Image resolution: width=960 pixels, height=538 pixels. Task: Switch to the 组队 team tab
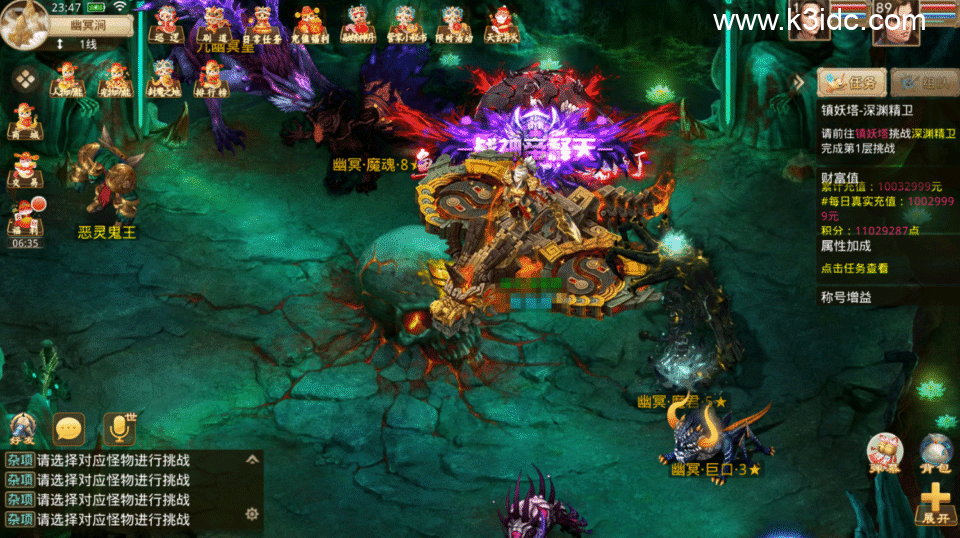pyautogui.click(x=924, y=82)
